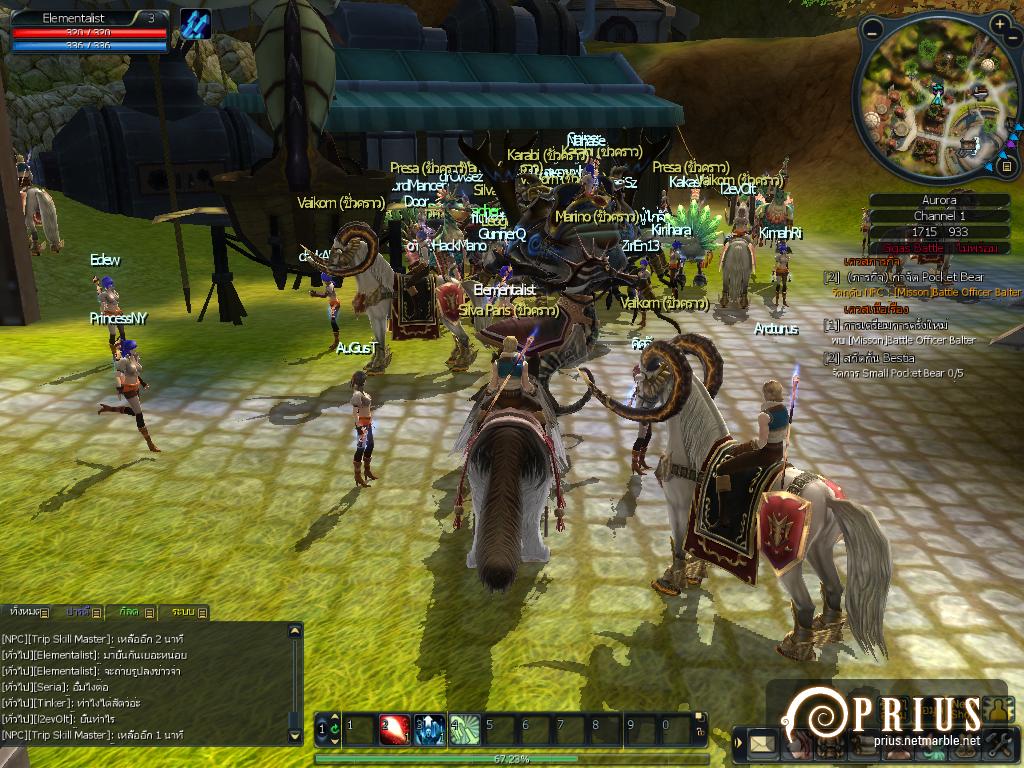
Task: Open the mail envelope icon
Action: pos(763,743)
